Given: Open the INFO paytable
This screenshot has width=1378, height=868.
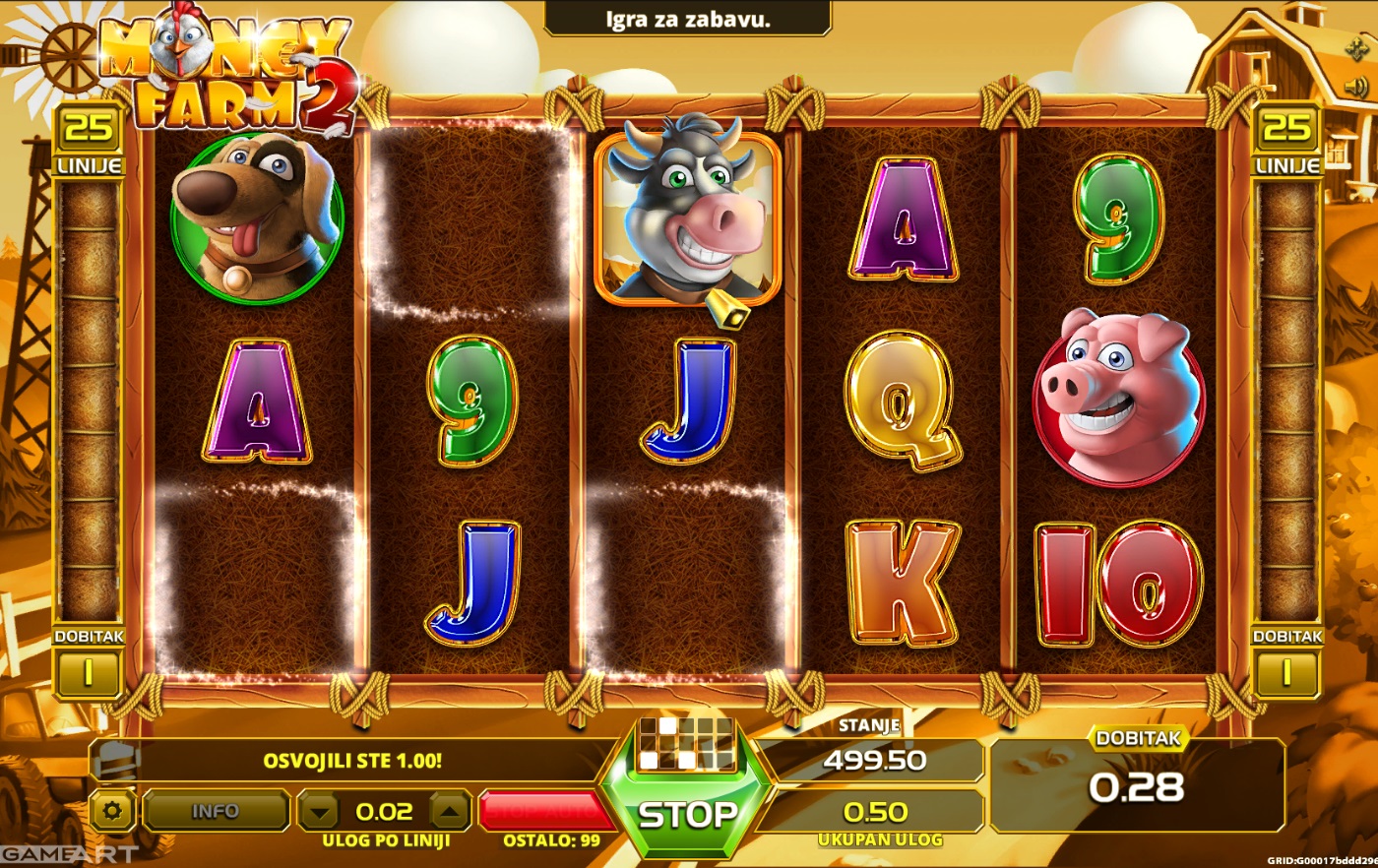Looking at the screenshot, I should point(215,812).
